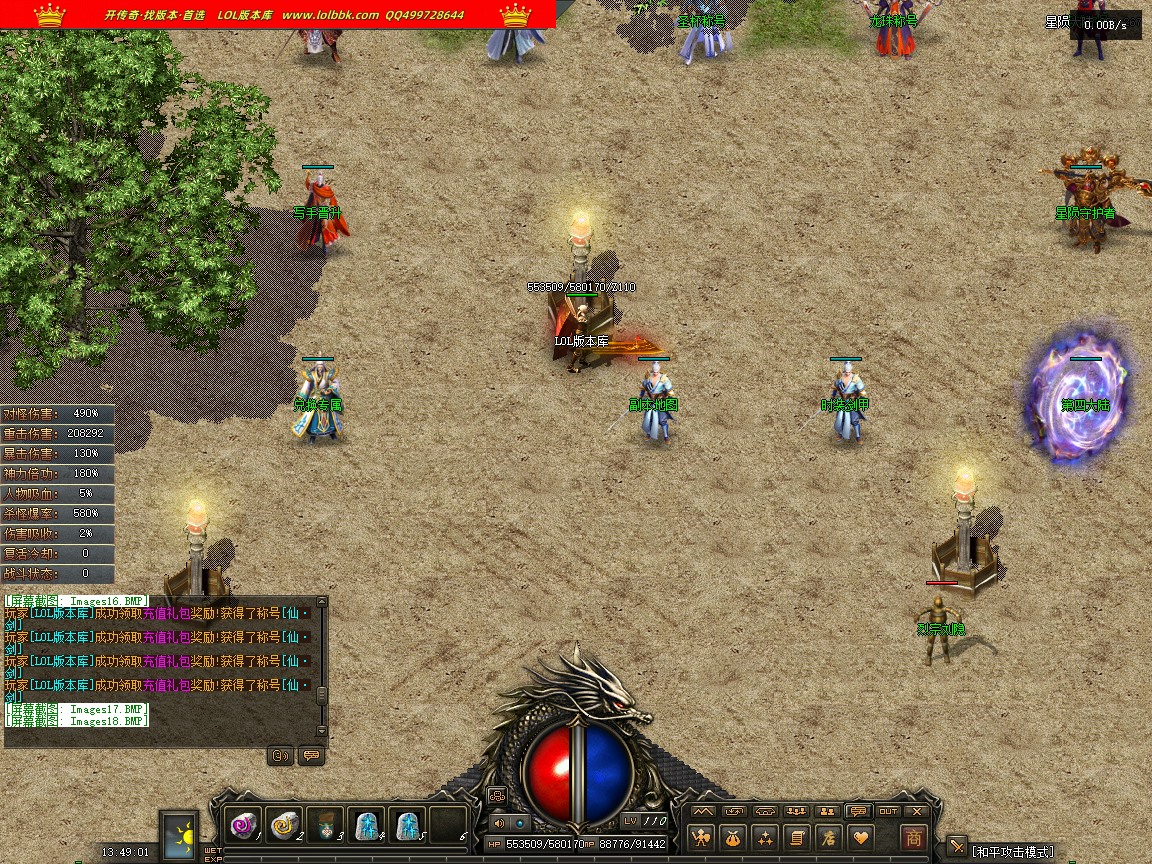Click the OUT logout button
The height and width of the screenshot is (864, 1152).
pos(888,811)
